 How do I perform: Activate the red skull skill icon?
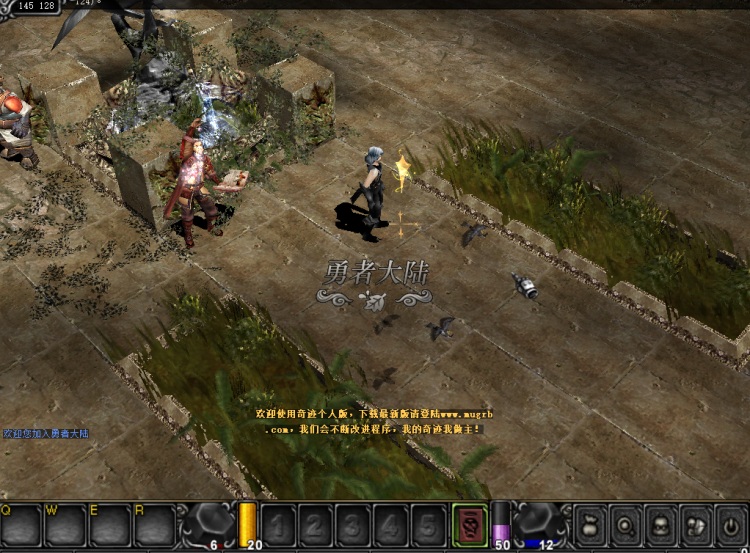(469, 525)
